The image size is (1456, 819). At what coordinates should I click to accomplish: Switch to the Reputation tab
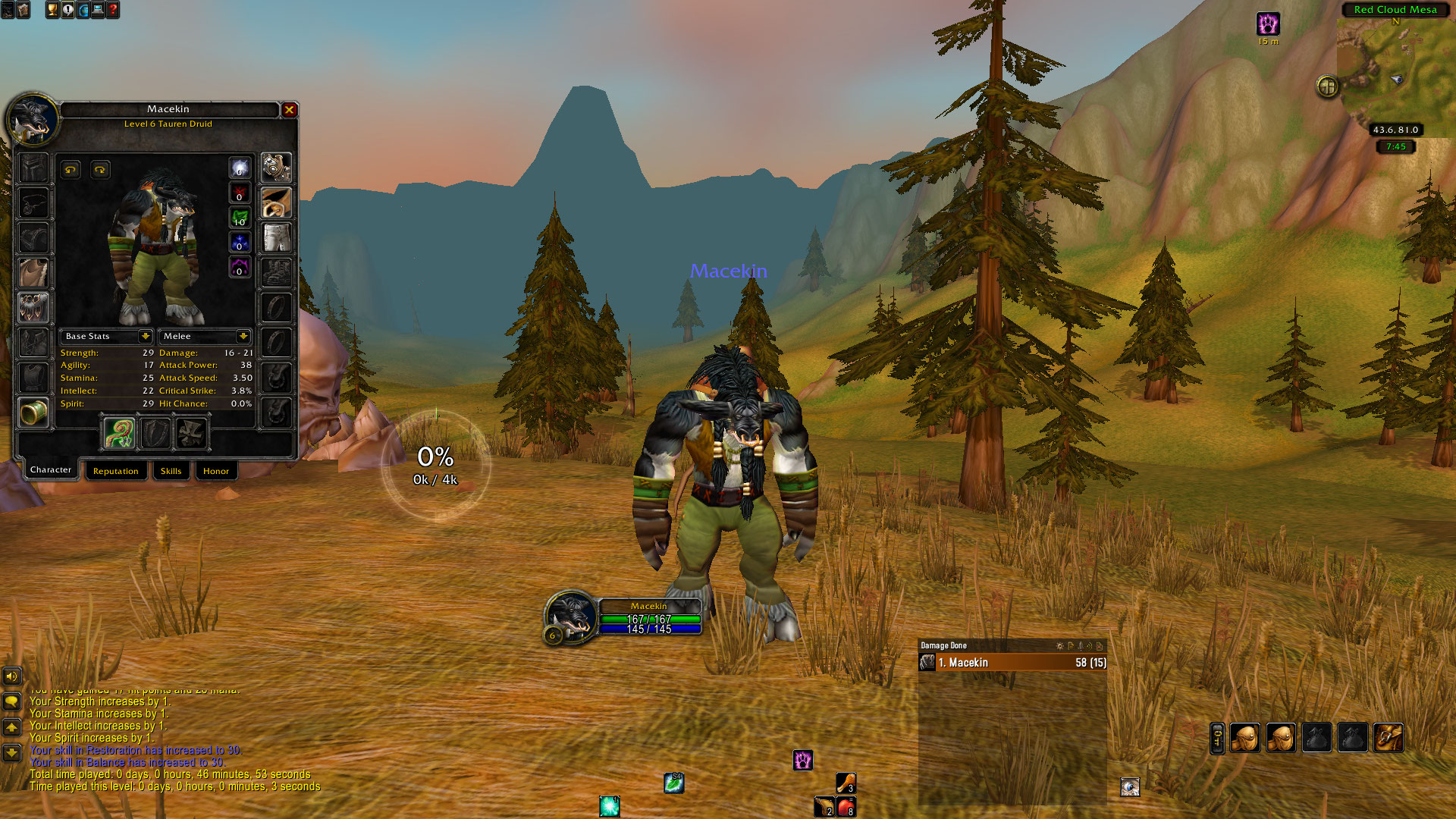(x=115, y=471)
